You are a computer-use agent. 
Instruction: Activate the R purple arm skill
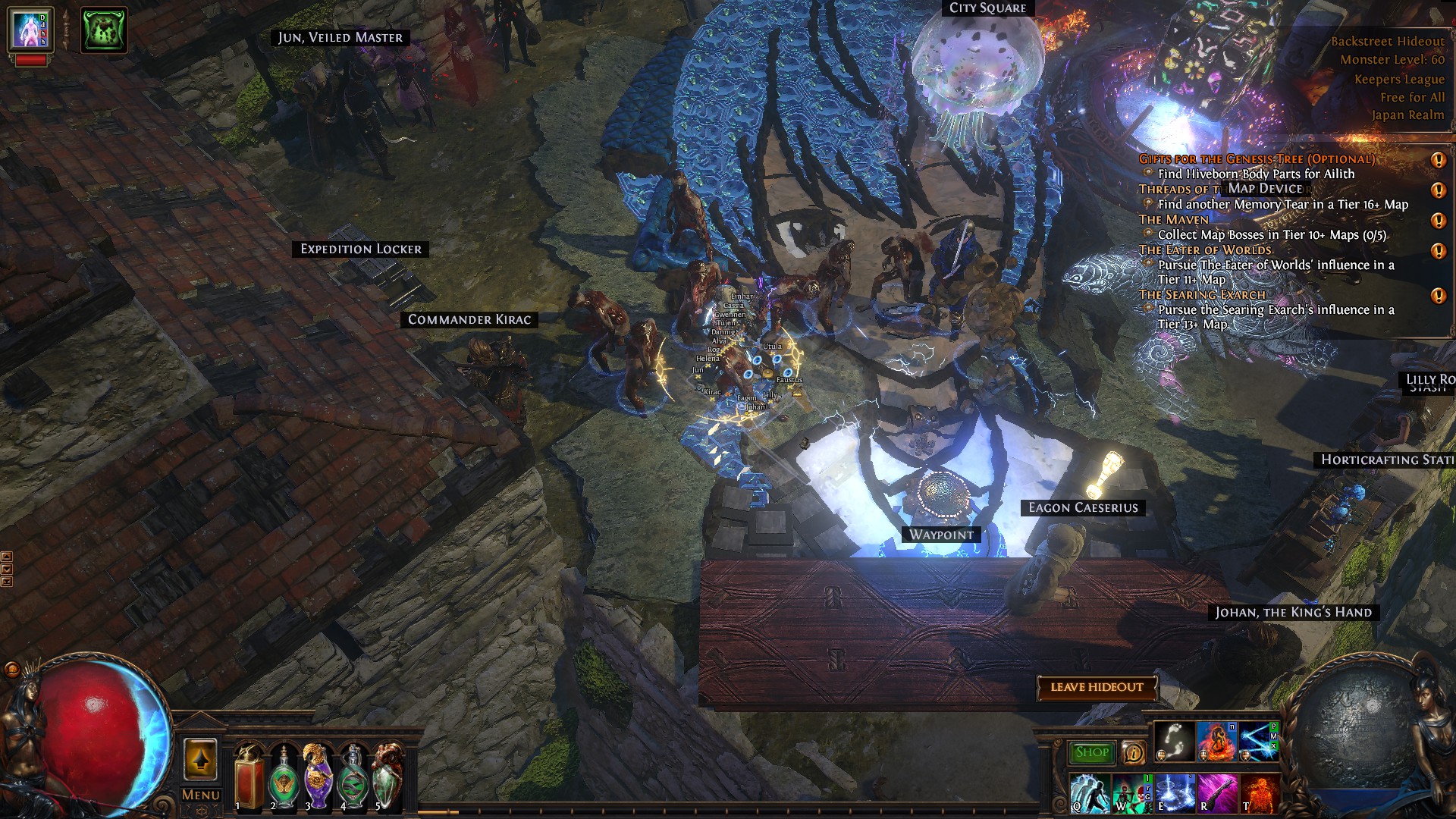coord(1216,793)
